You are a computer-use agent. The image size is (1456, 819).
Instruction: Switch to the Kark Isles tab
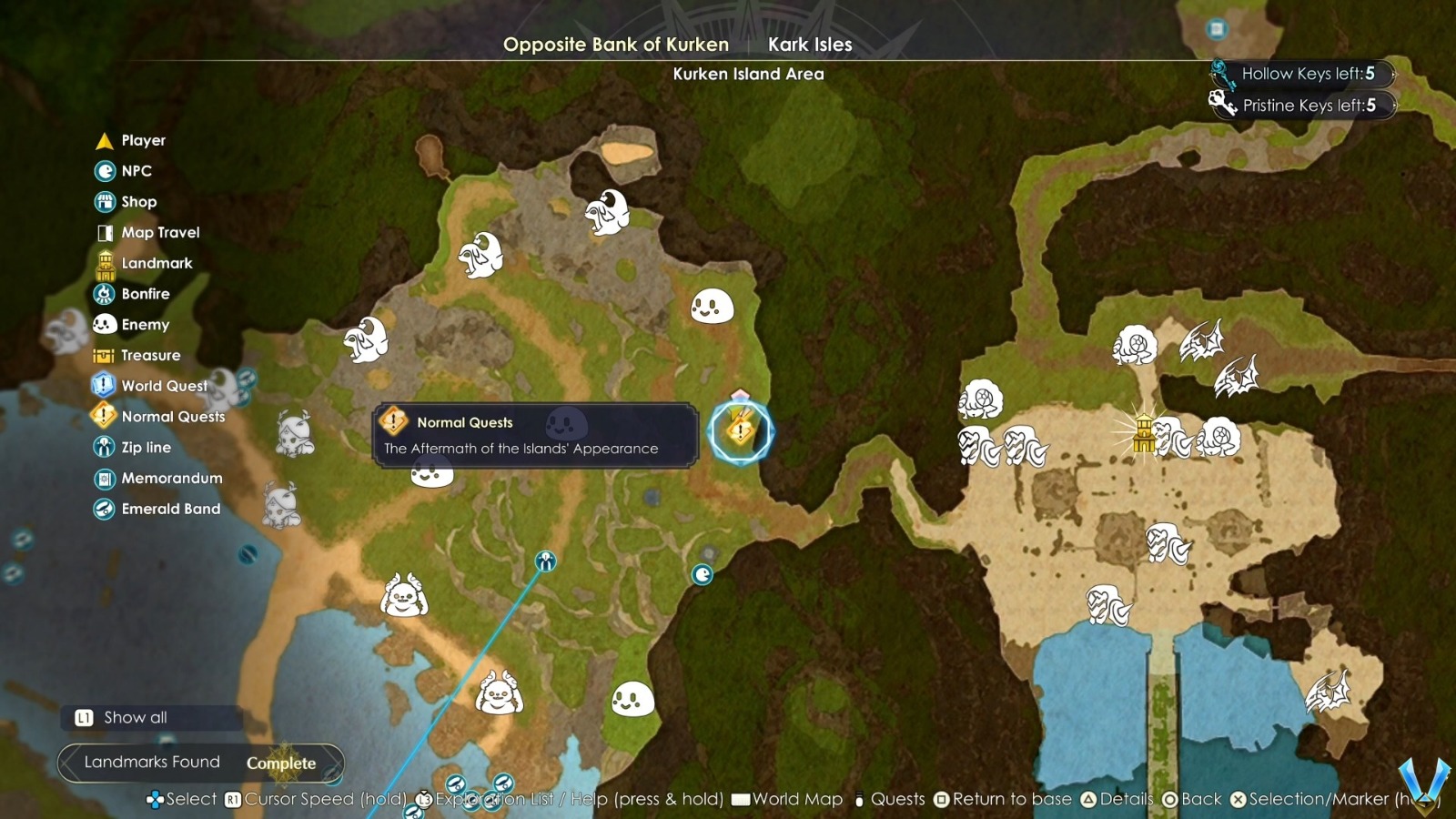click(x=811, y=44)
